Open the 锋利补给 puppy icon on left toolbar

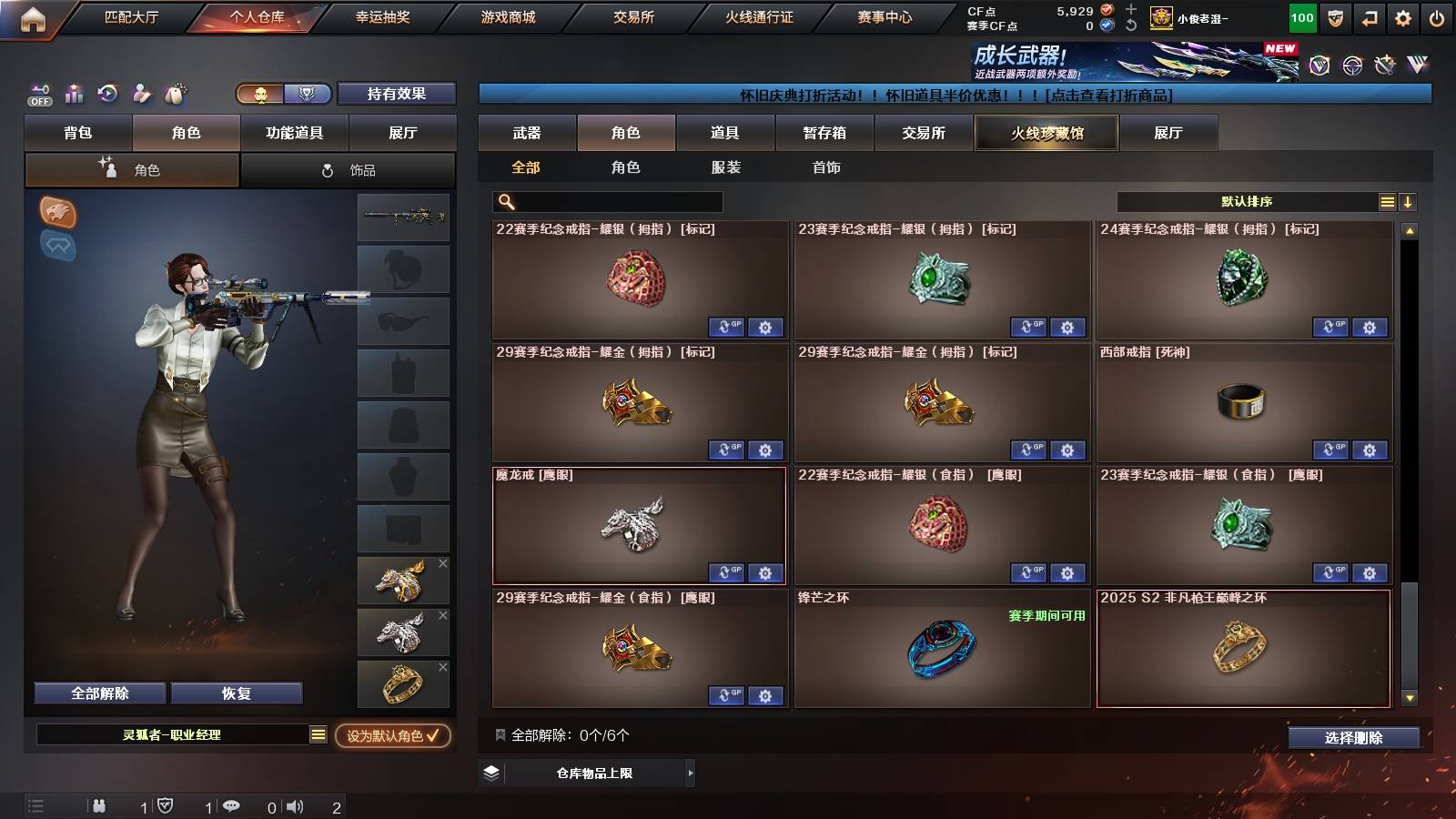point(174,94)
